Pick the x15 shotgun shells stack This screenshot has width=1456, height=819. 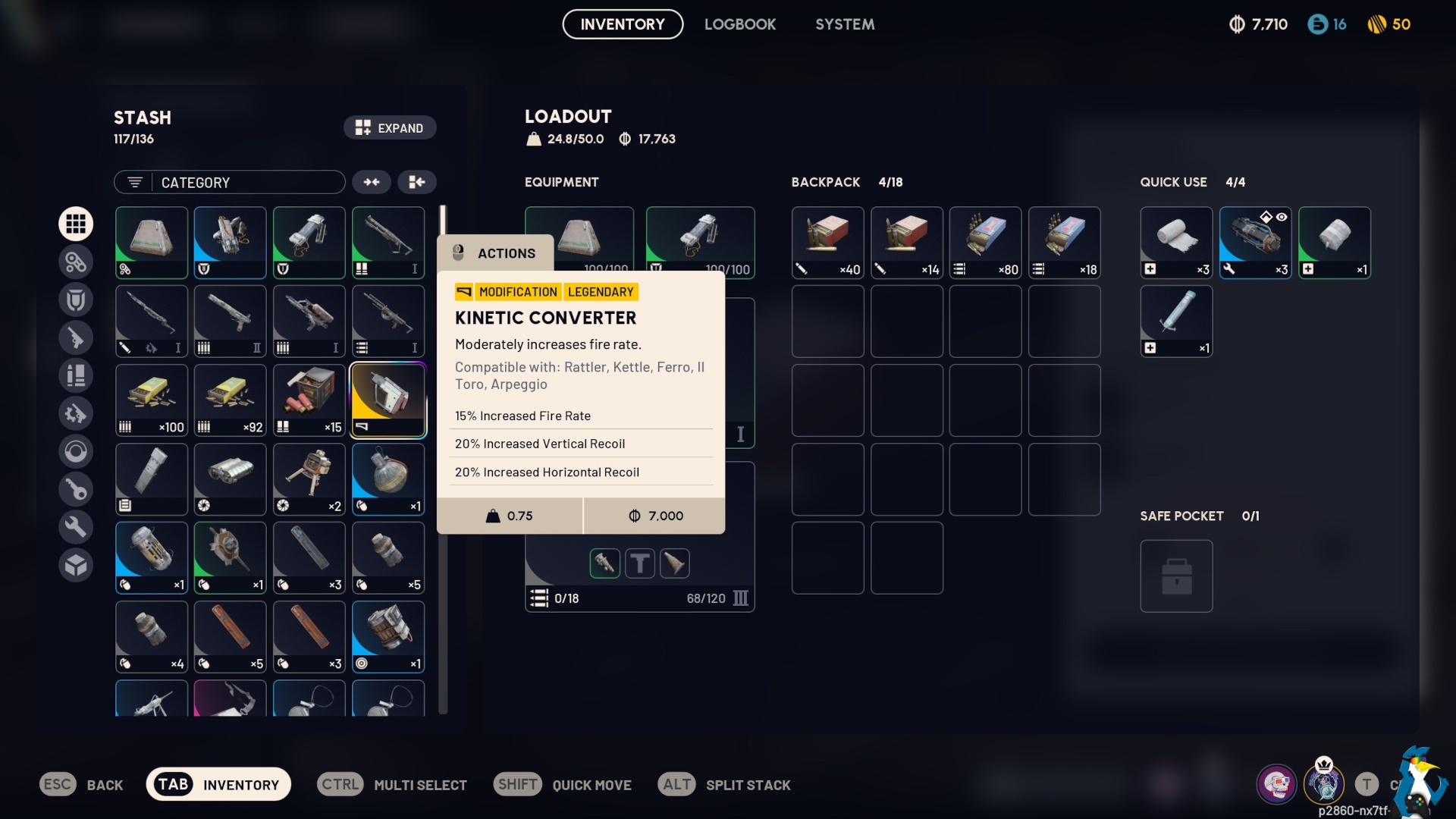point(309,400)
